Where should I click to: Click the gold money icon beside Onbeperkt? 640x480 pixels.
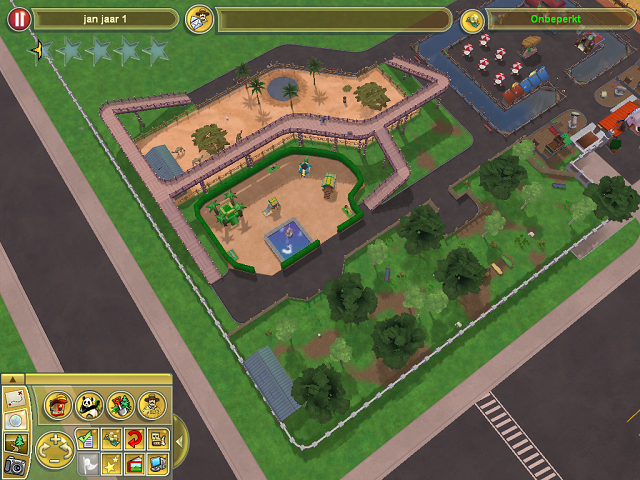tap(472, 19)
